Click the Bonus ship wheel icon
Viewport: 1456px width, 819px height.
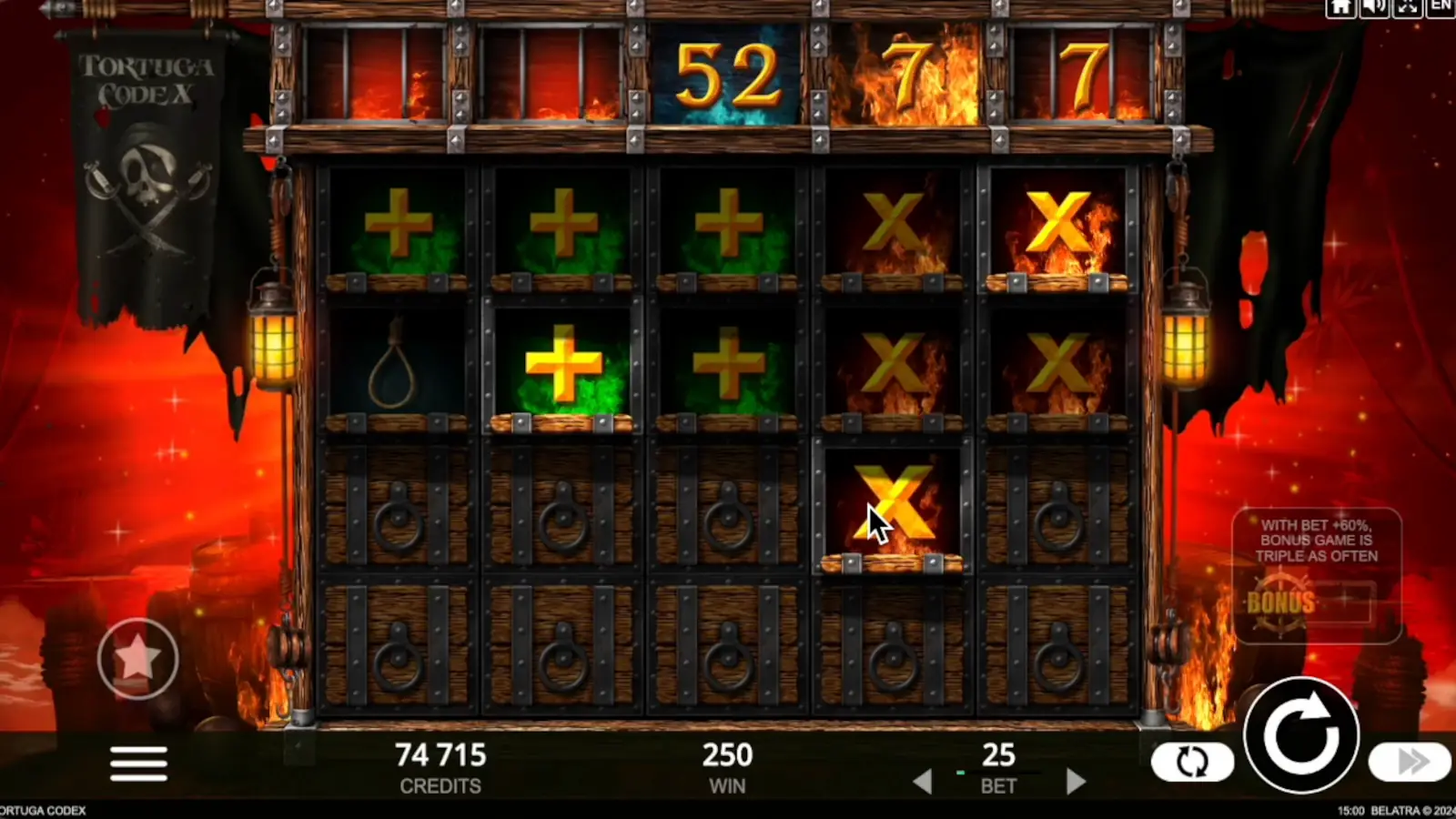[x=1283, y=601]
